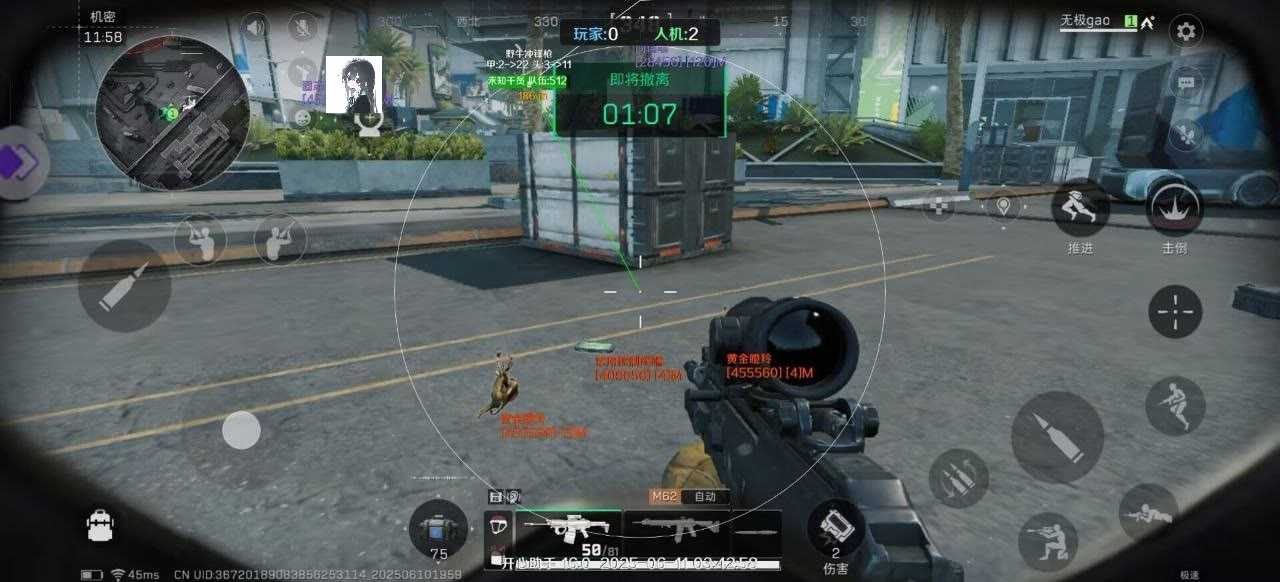Viewport: 1280px width, 582px height.
Task: Toggle the speaker voice button
Action: tap(255, 27)
